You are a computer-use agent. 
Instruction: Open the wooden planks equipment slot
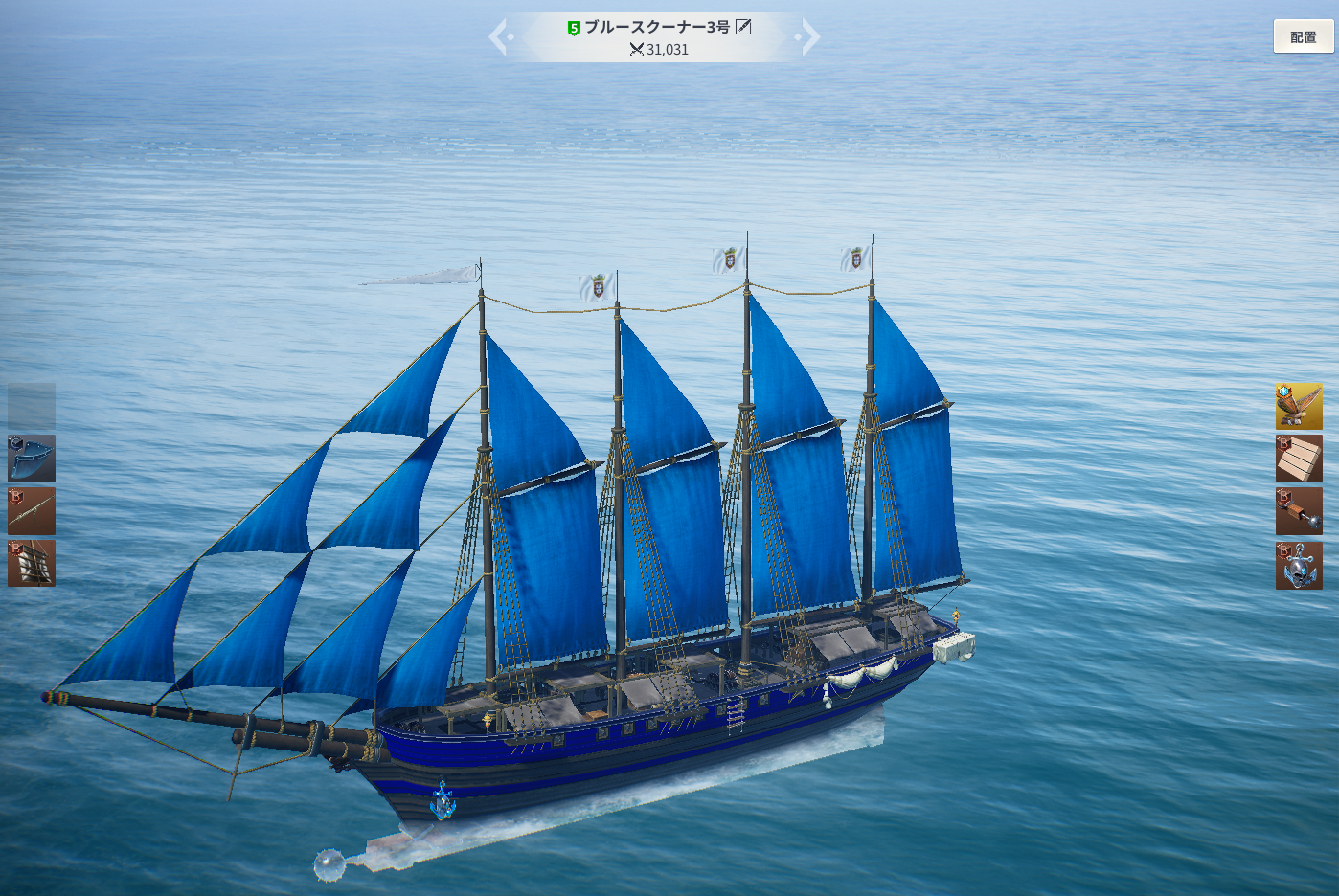click(x=1298, y=459)
